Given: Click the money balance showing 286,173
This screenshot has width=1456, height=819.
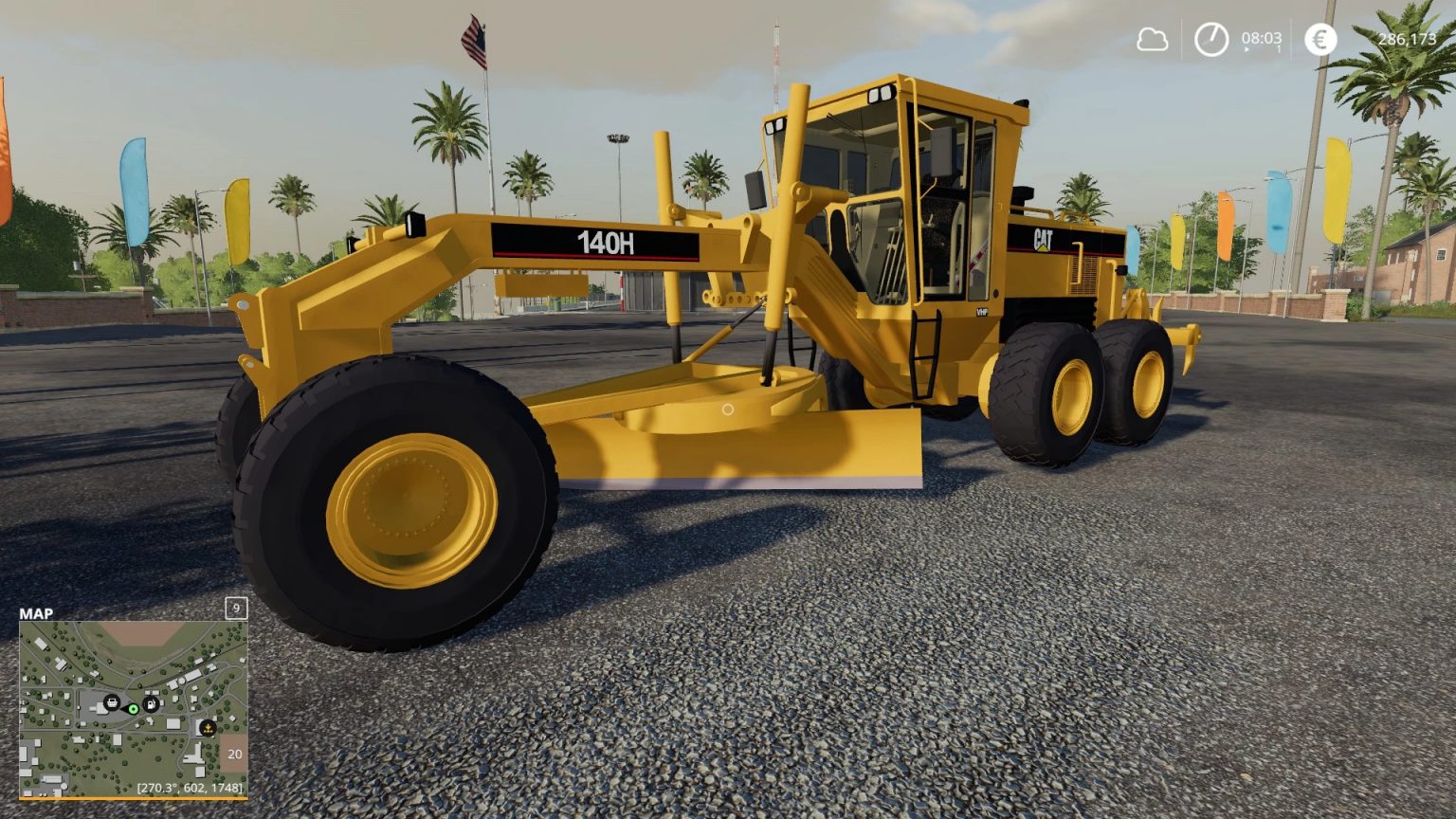Looking at the screenshot, I should click(x=1409, y=40).
